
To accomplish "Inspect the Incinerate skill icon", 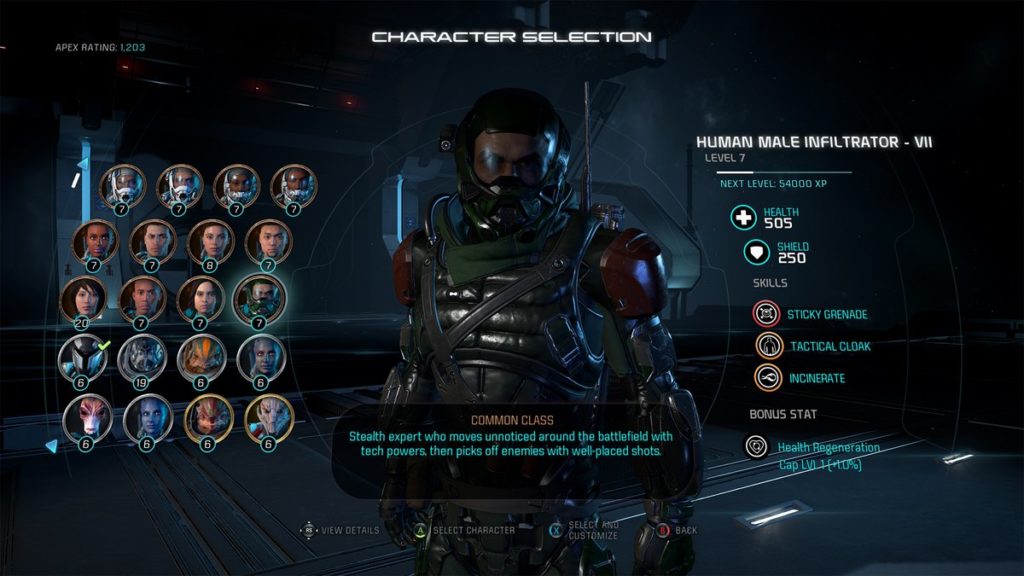I will (769, 378).
